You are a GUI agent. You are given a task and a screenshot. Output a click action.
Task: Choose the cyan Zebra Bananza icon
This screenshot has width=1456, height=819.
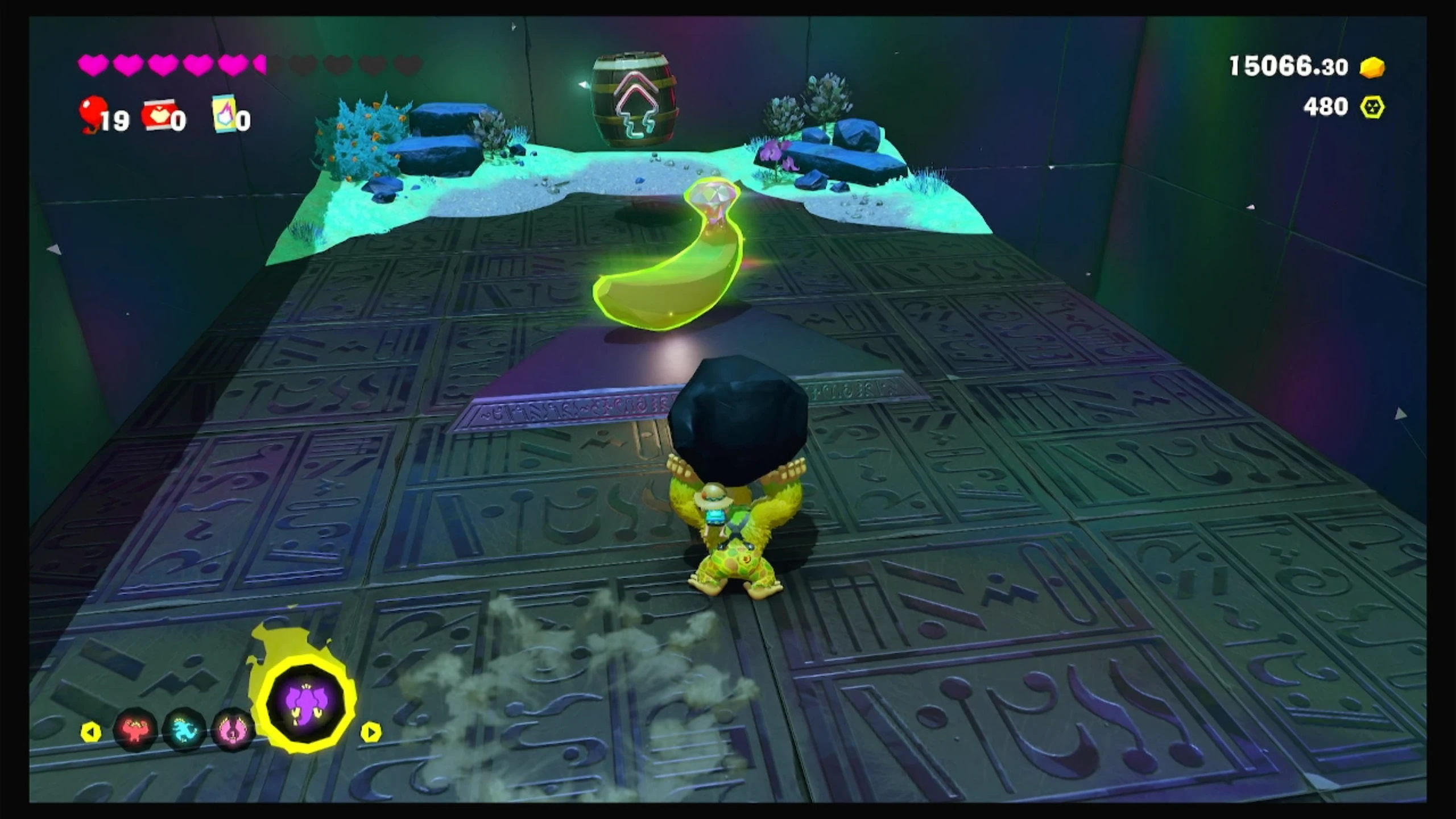[184, 729]
